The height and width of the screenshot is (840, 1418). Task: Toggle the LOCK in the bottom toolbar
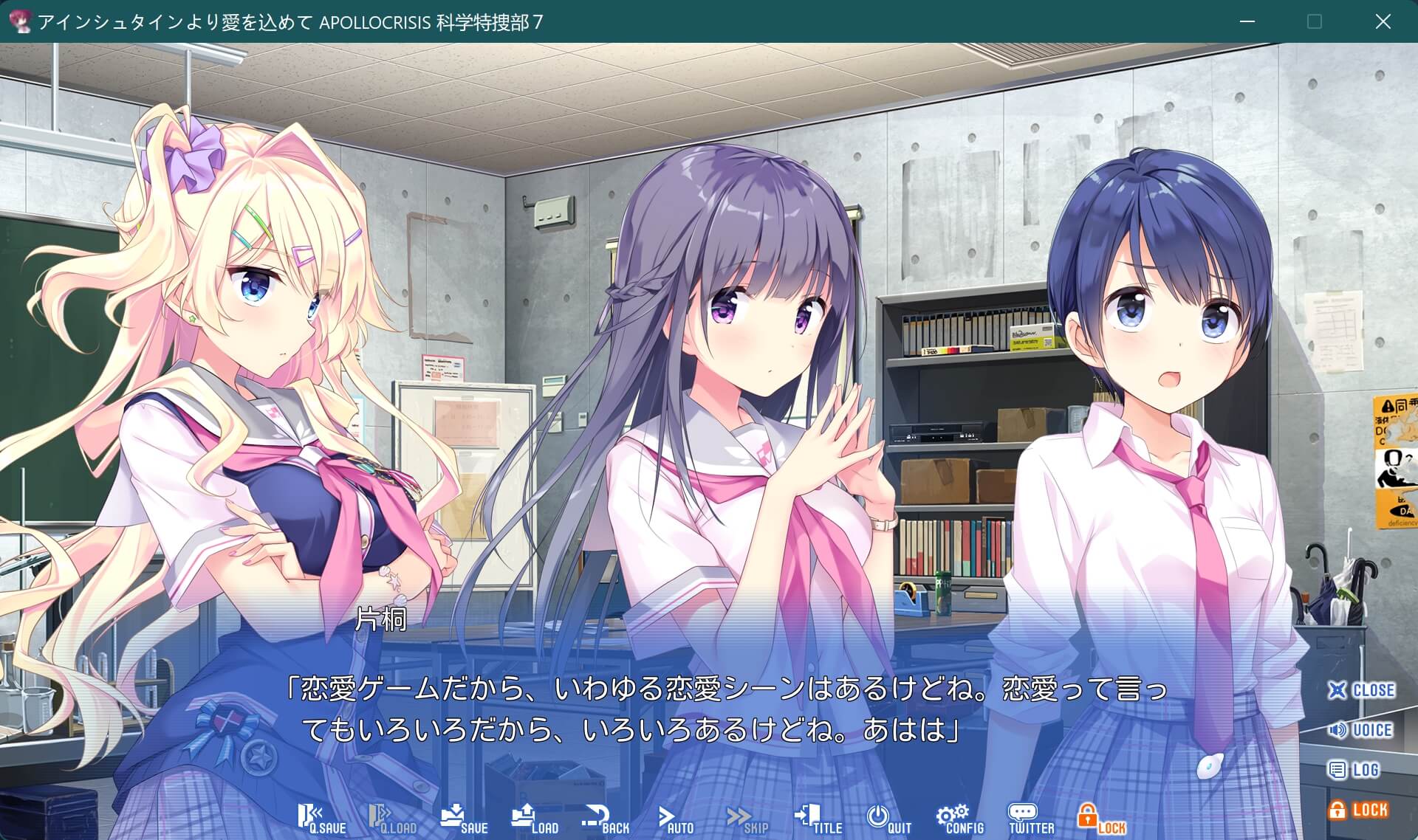1101,819
